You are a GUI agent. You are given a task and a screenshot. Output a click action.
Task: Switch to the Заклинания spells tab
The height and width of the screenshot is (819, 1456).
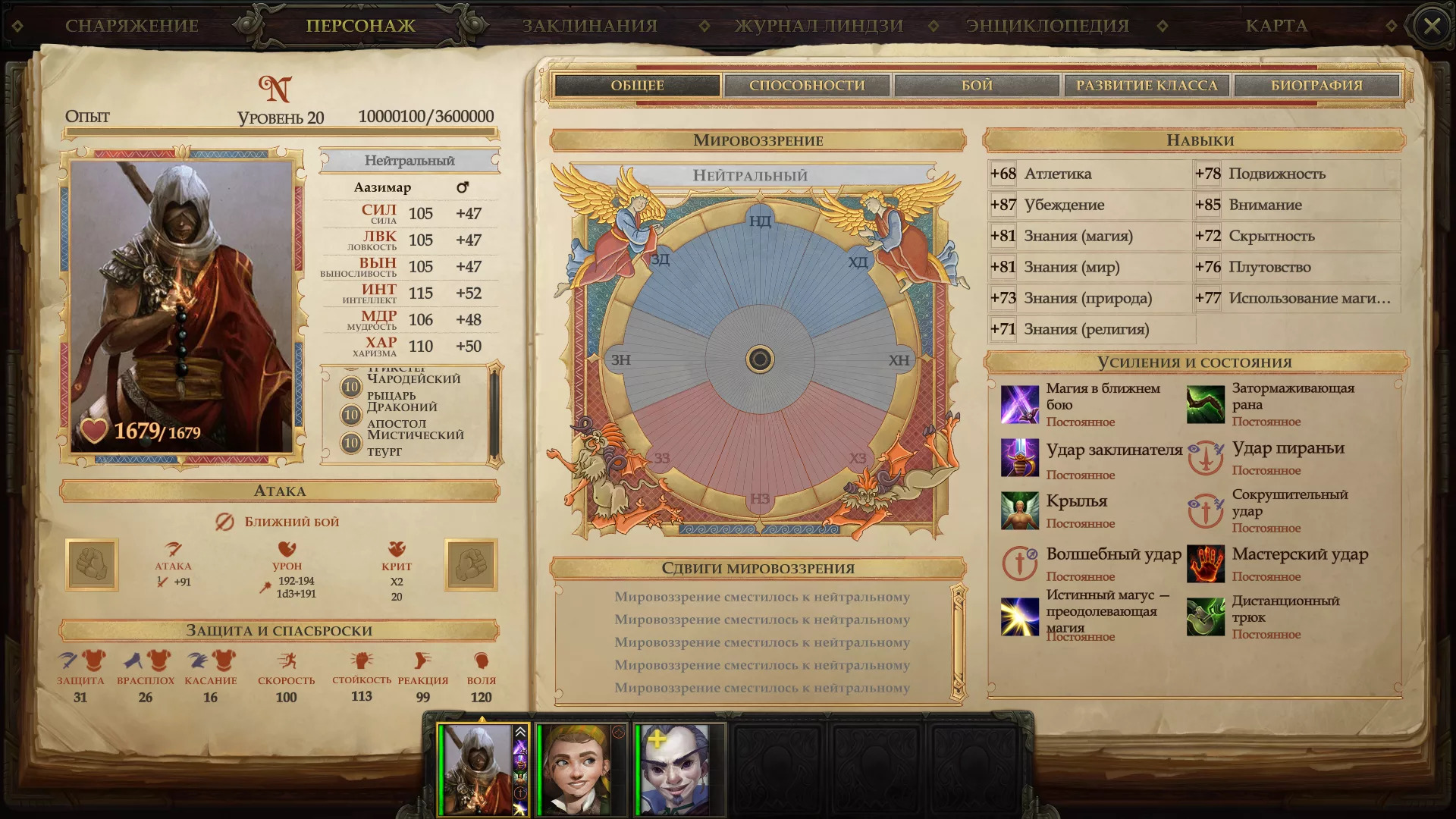click(x=589, y=26)
